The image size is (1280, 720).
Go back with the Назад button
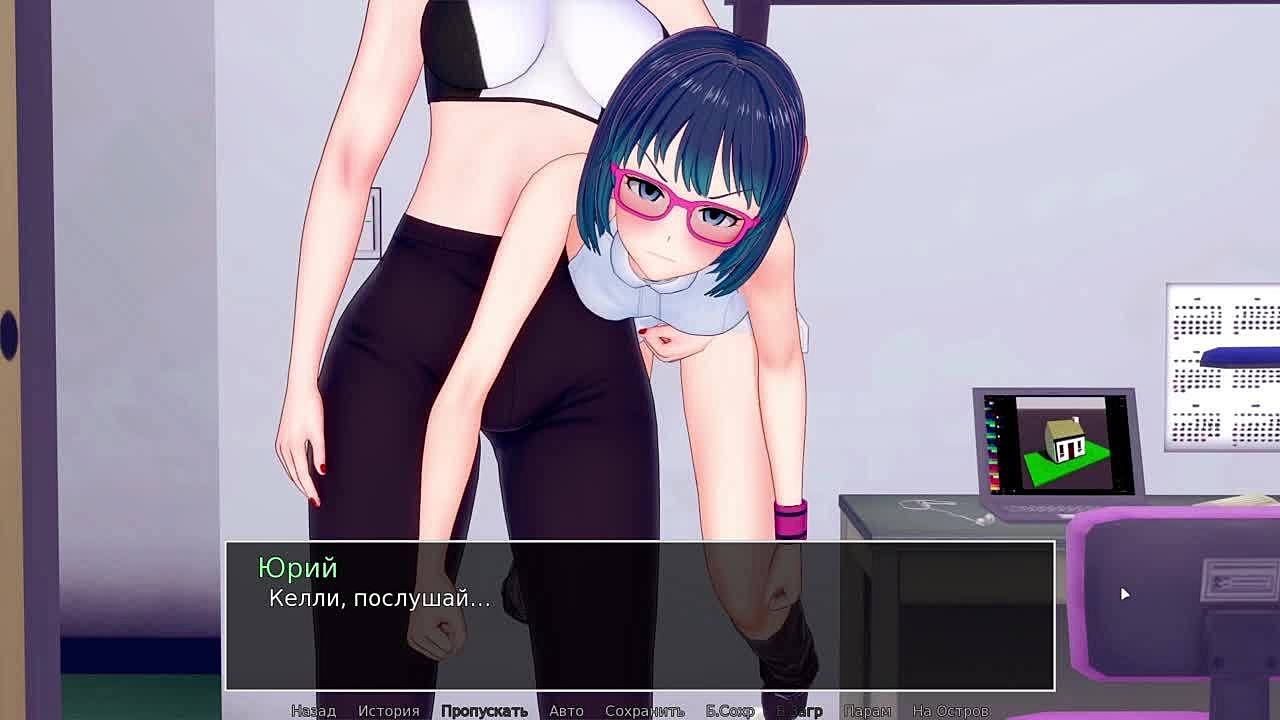point(313,711)
